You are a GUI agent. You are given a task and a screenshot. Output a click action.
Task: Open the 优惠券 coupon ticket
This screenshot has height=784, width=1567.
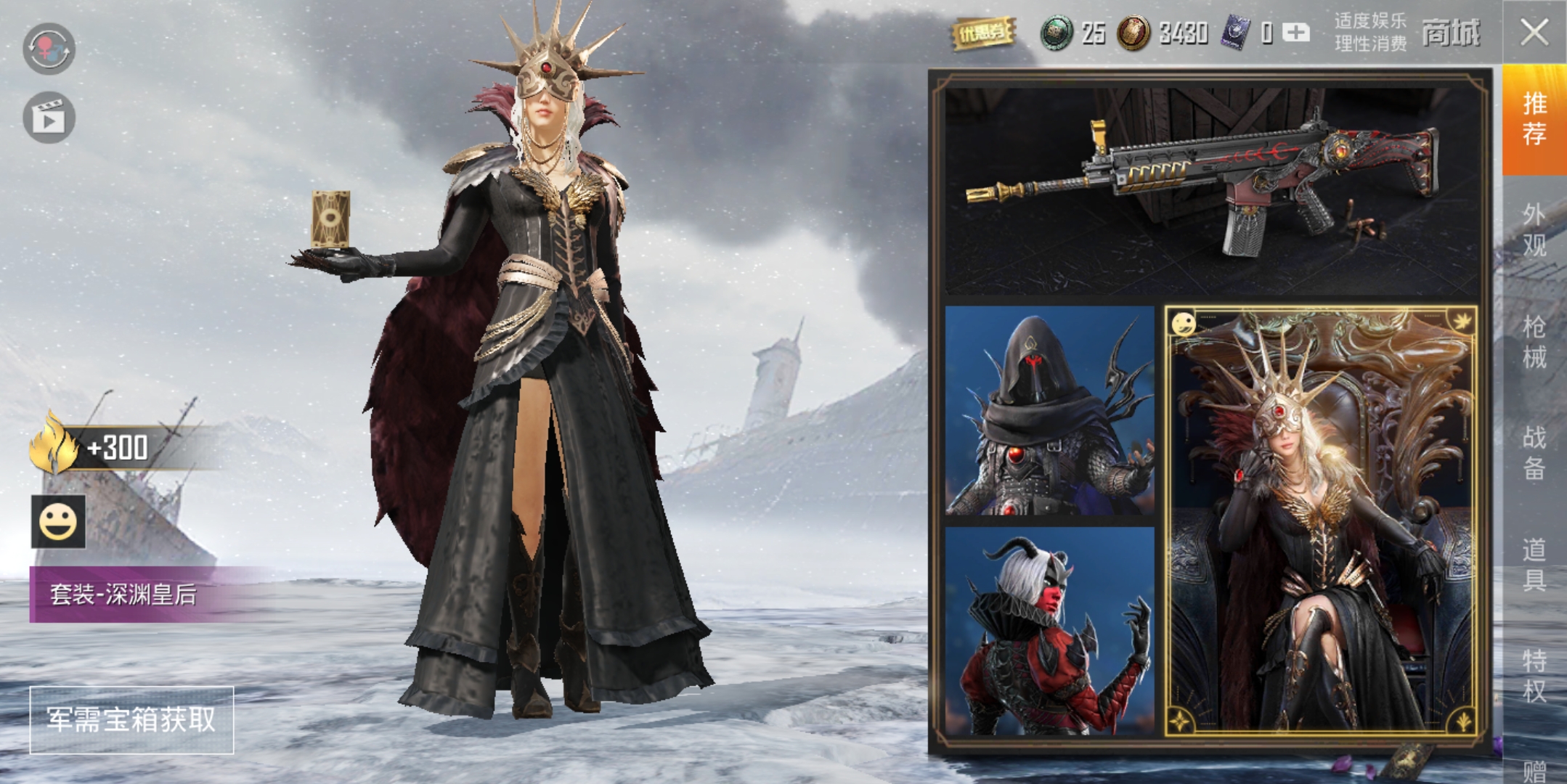(x=983, y=33)
